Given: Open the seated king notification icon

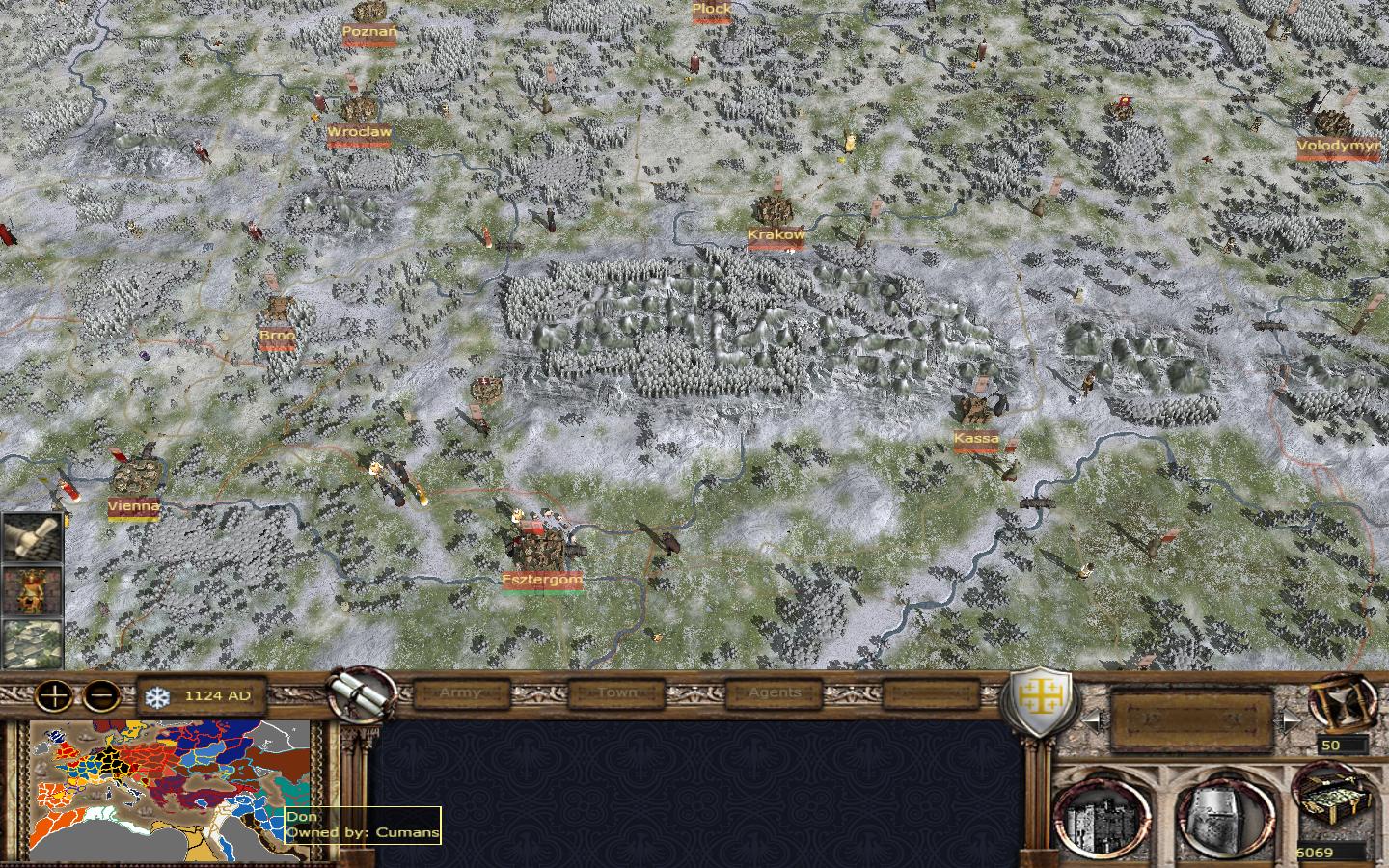Looking at the screenshot, I should click(x=32, y=590).
